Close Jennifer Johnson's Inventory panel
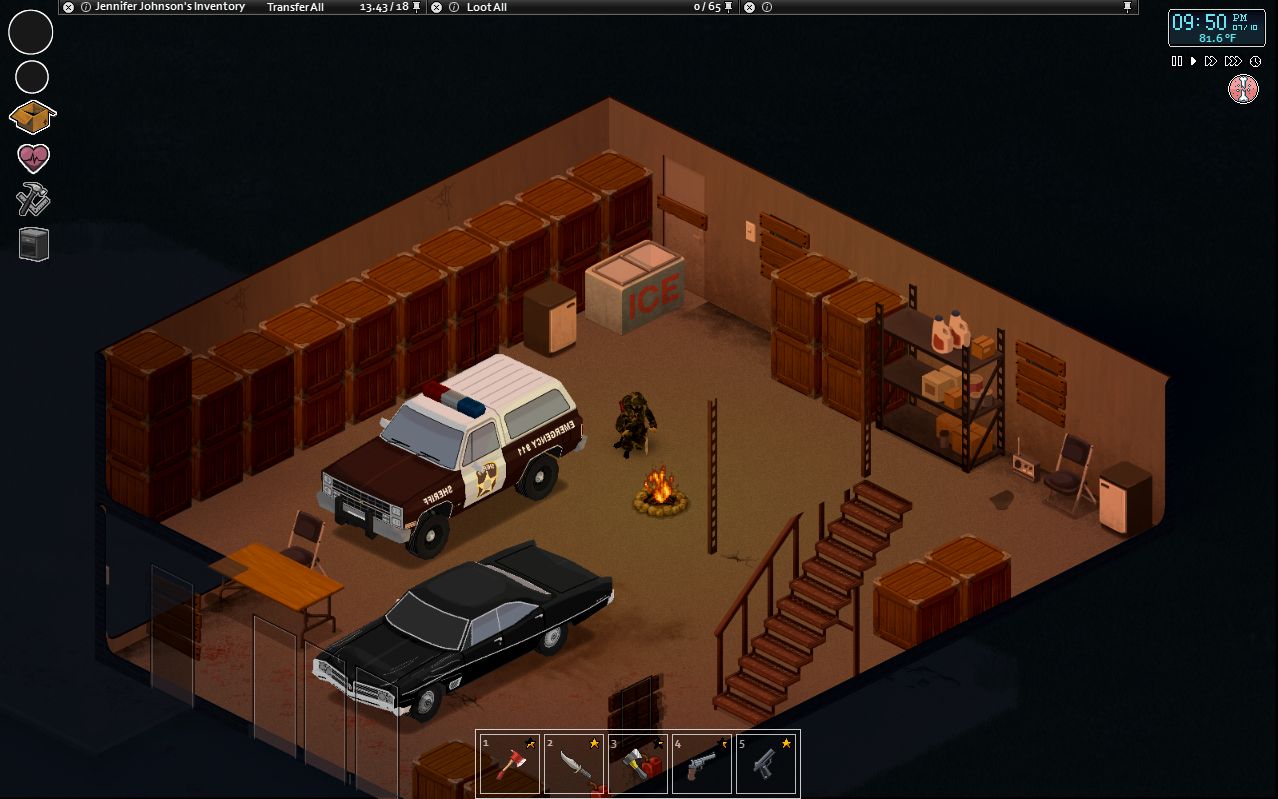The height and width of the screenshot is (799, 1278). click(68, 7)
